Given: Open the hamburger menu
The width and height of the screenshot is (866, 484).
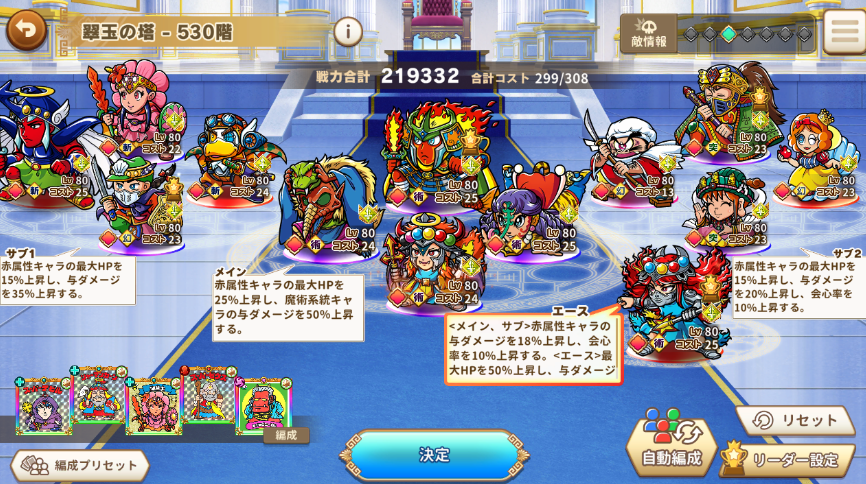Looking at the screenshot, I should 842,32.
